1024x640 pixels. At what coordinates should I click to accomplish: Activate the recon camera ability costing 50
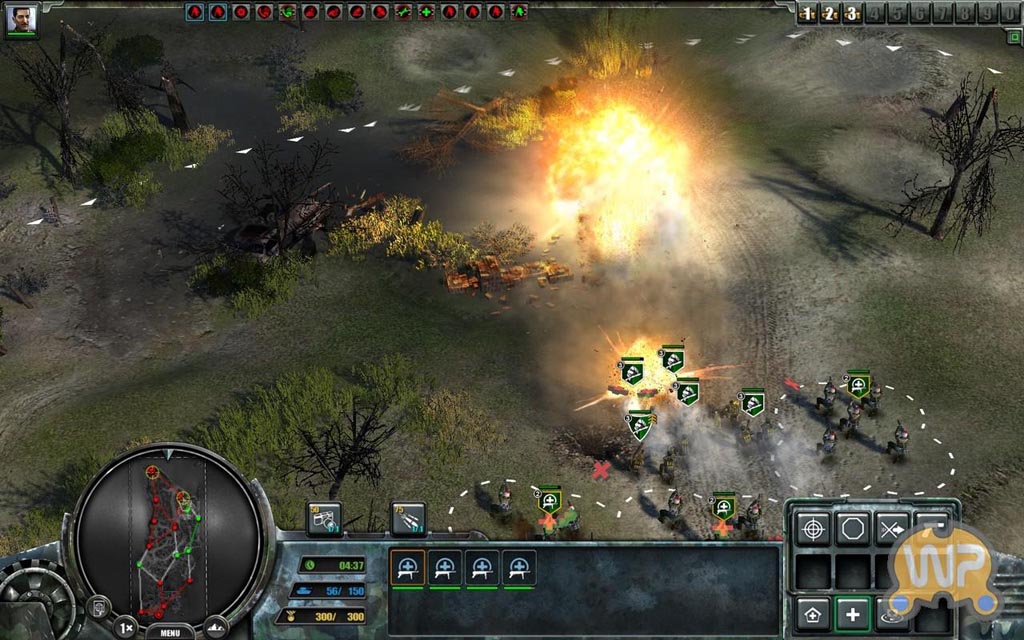click(324, 517)
